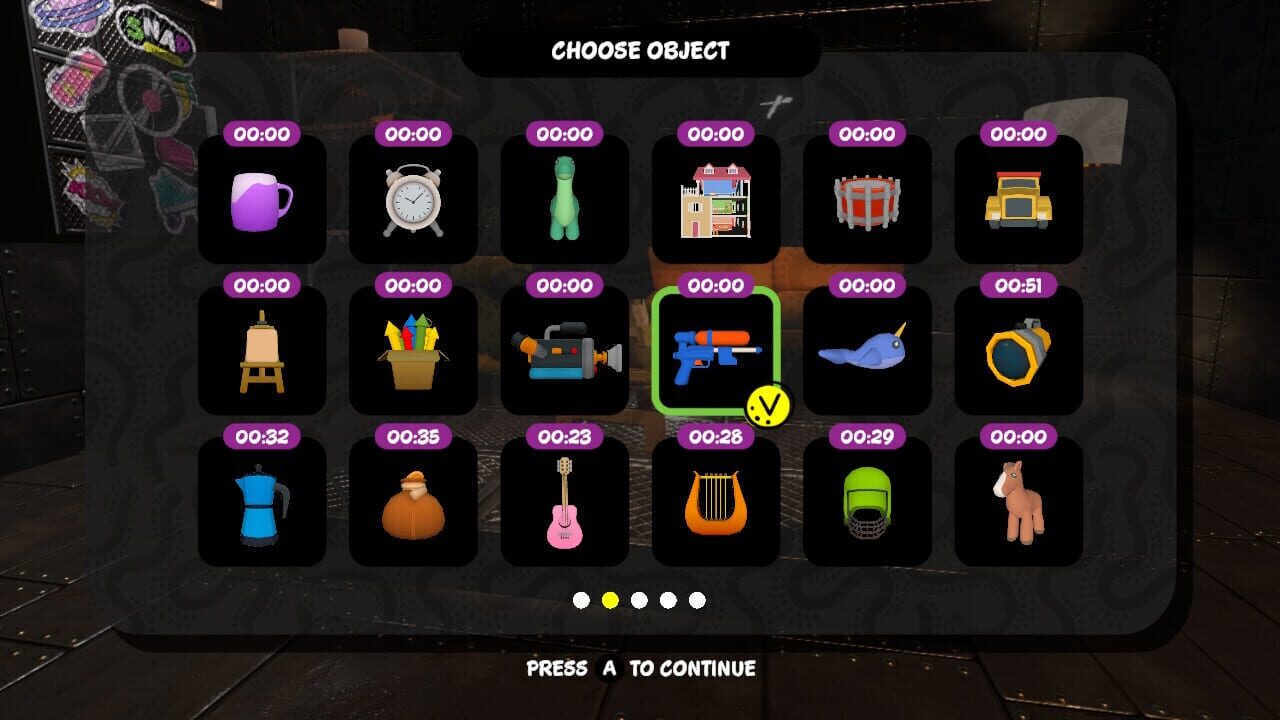Click the highlighted water gun object
This screenshot has height=720, width=1280.
point(716,352)
